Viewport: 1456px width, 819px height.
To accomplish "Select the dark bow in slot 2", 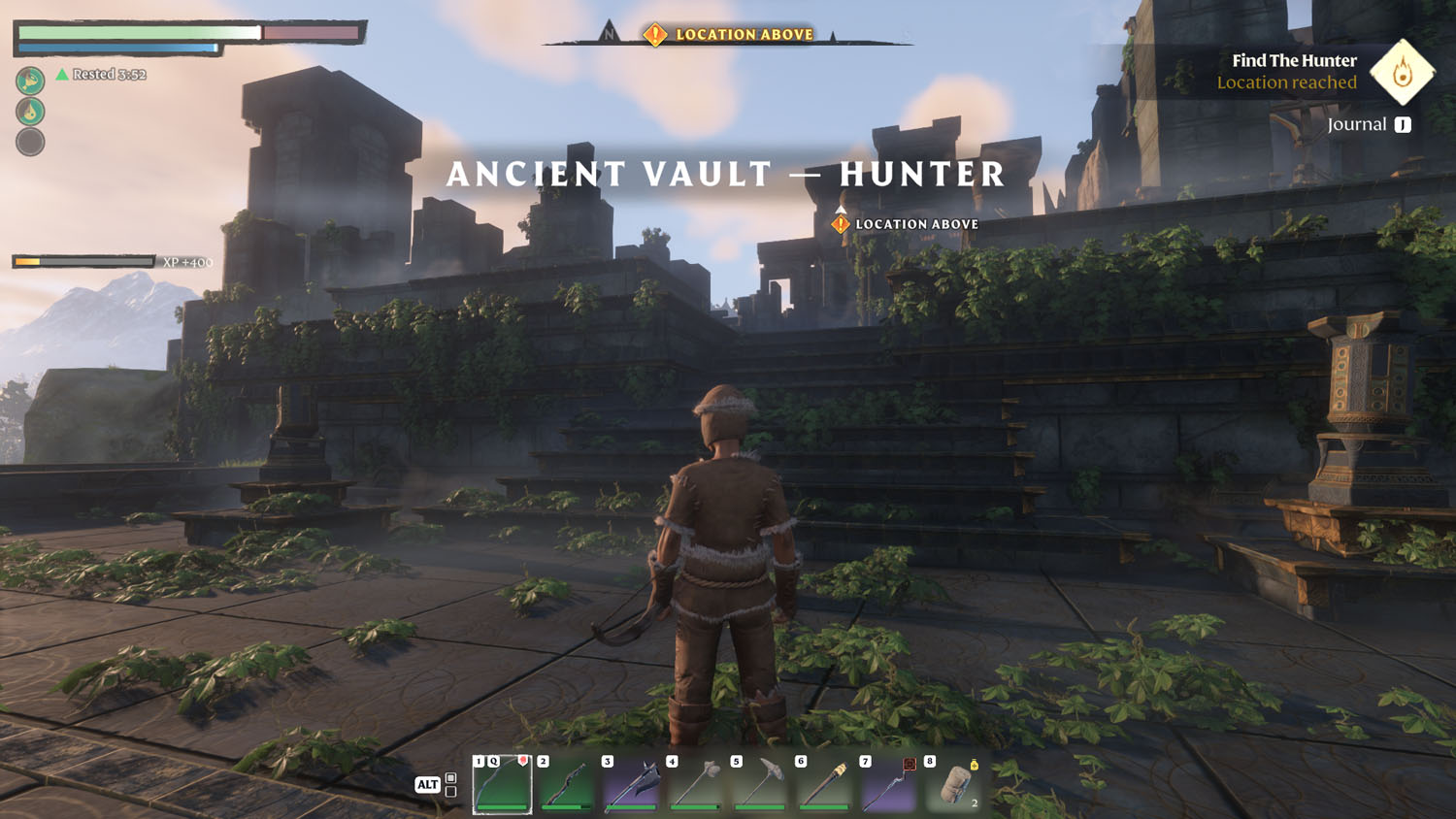I will [x=566, y=784].
